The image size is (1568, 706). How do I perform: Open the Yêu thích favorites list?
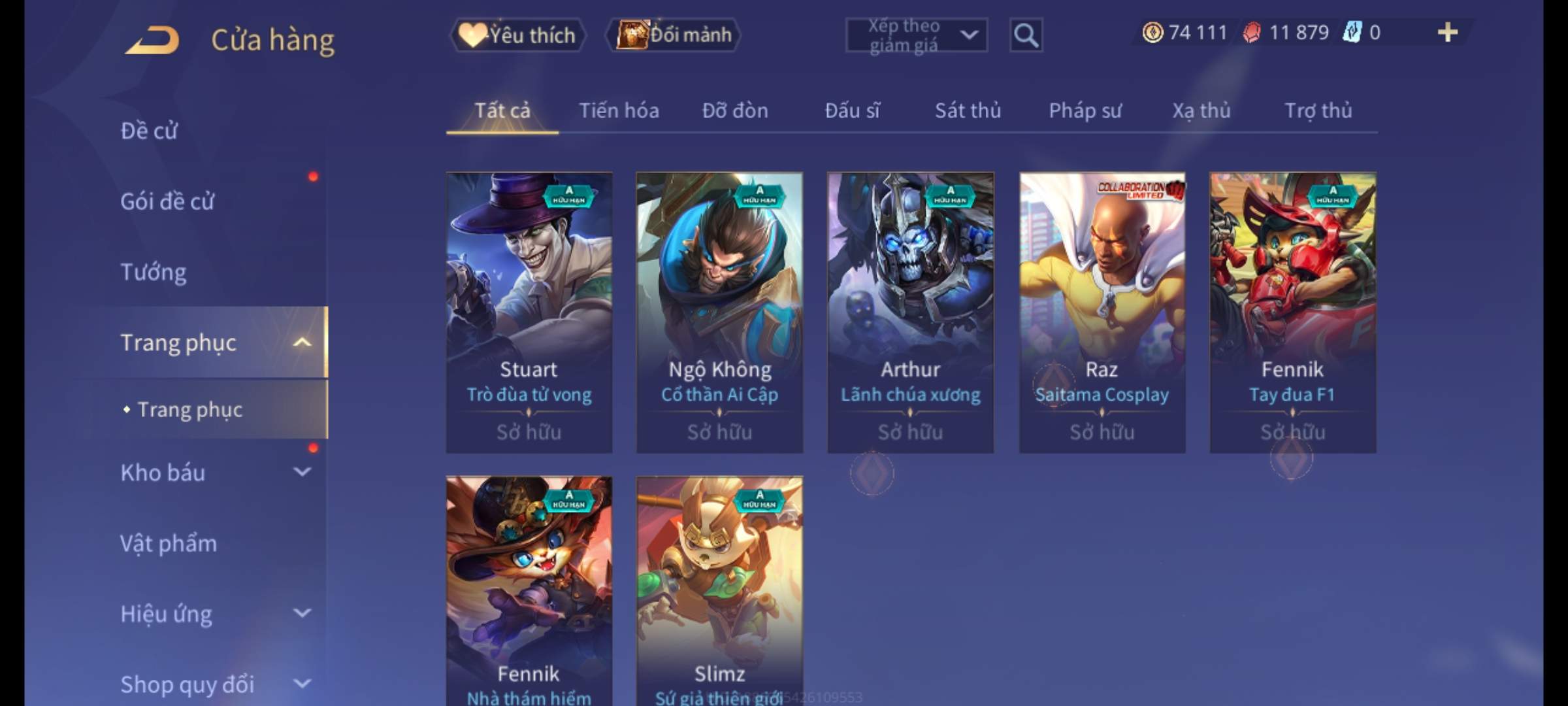pyautogui.click(x=517, y=35)
